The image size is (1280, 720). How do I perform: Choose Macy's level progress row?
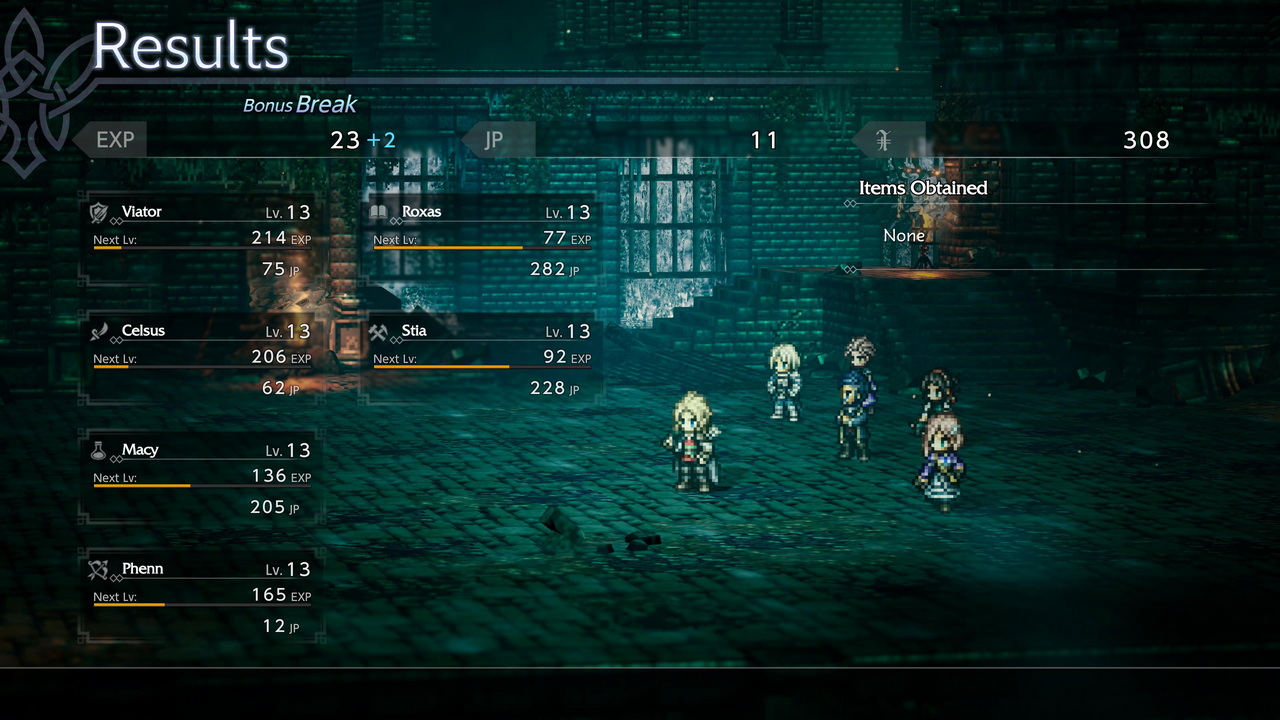tap(200, 477)
